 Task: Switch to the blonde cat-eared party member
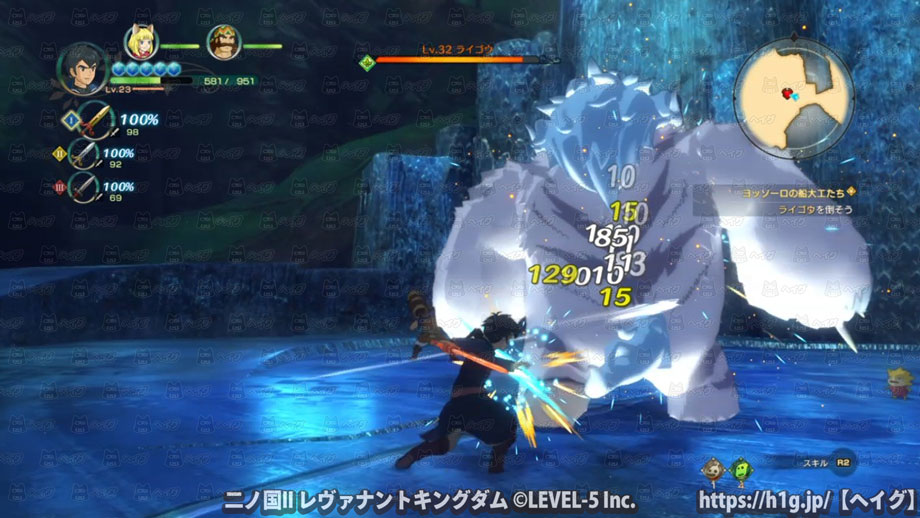click(141, 42)
